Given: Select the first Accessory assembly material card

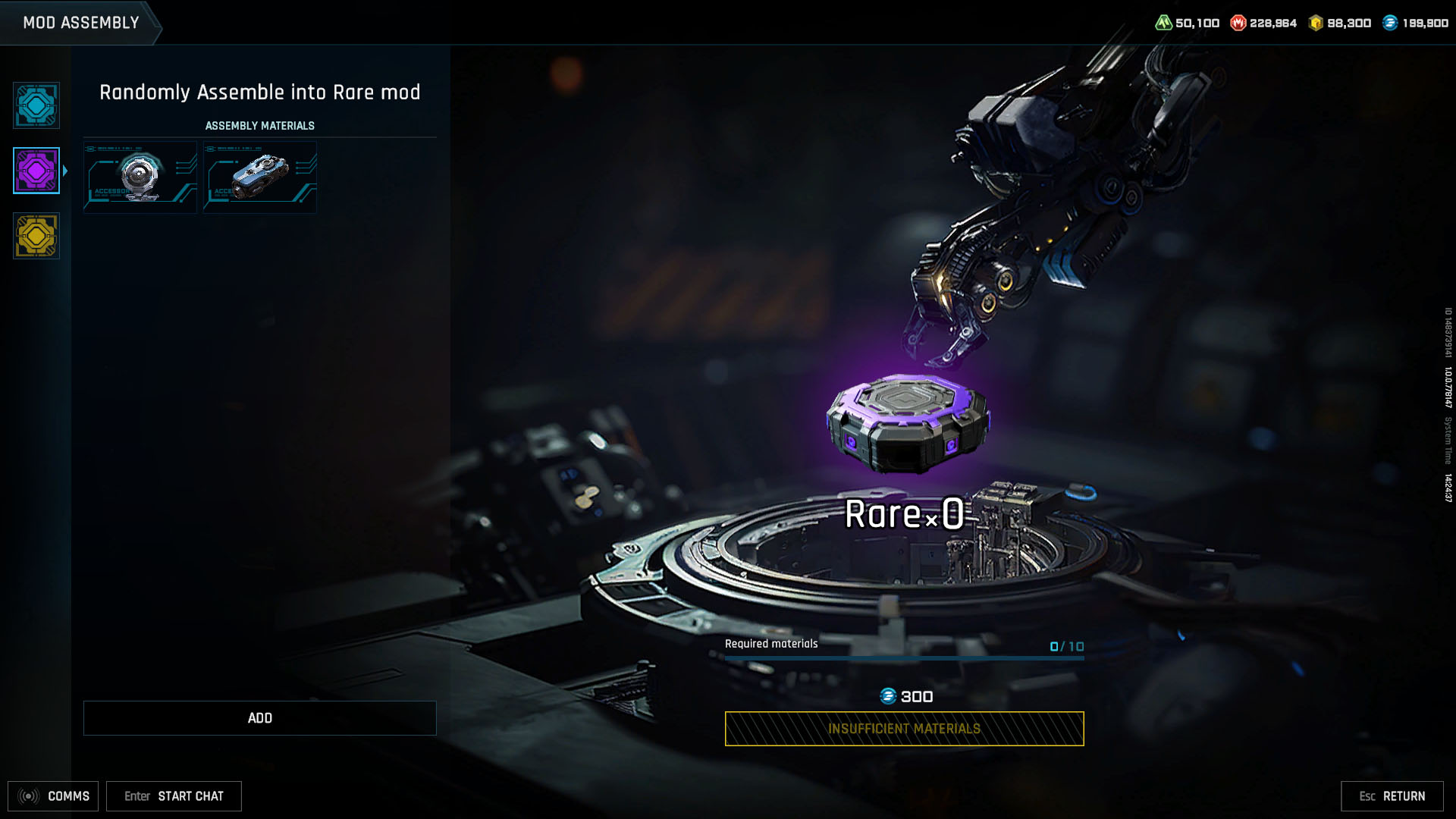Looking at the screenshot, I should (140, 177).
